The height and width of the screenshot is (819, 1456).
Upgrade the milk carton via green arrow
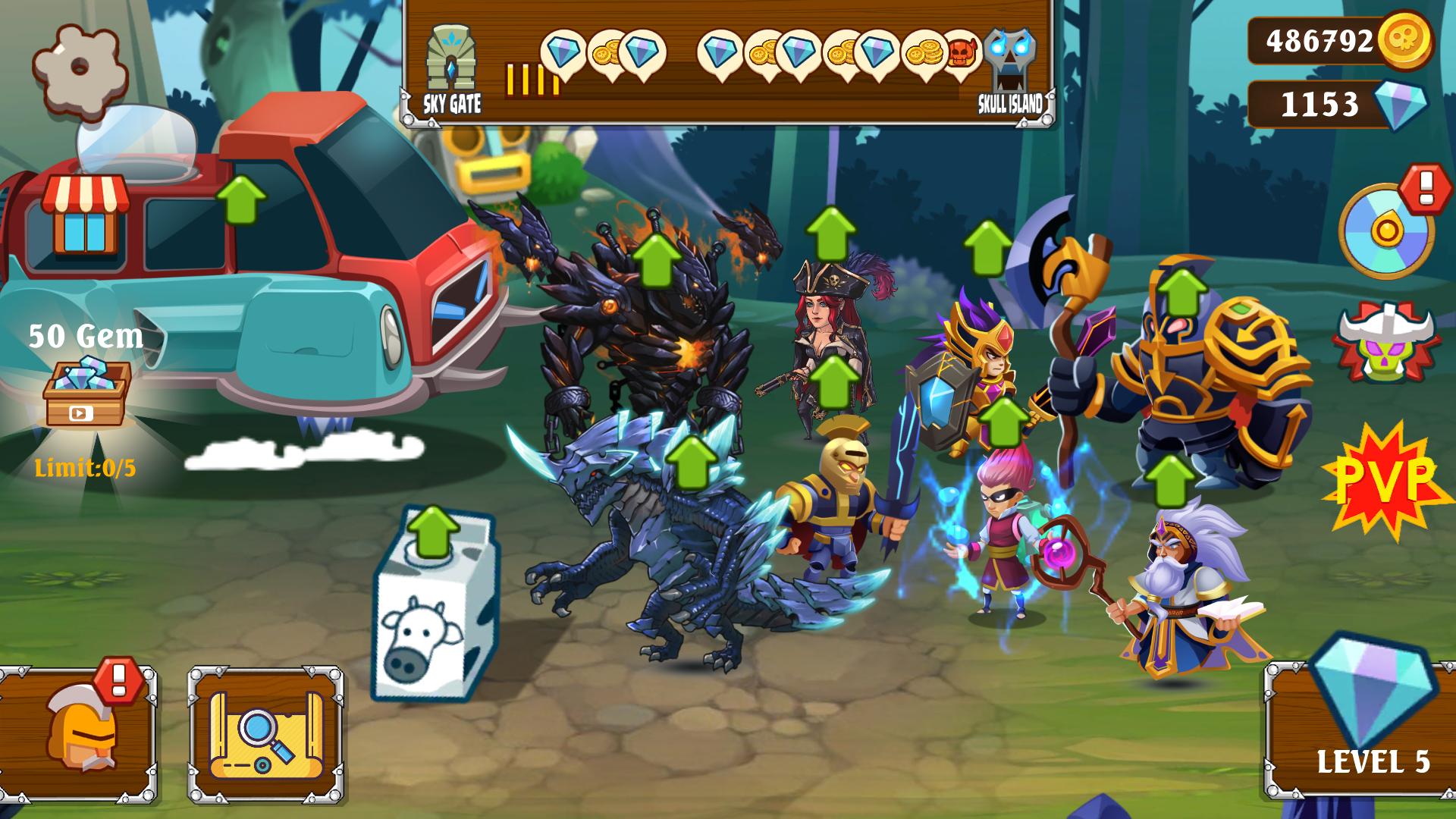(x=433, y=531)
